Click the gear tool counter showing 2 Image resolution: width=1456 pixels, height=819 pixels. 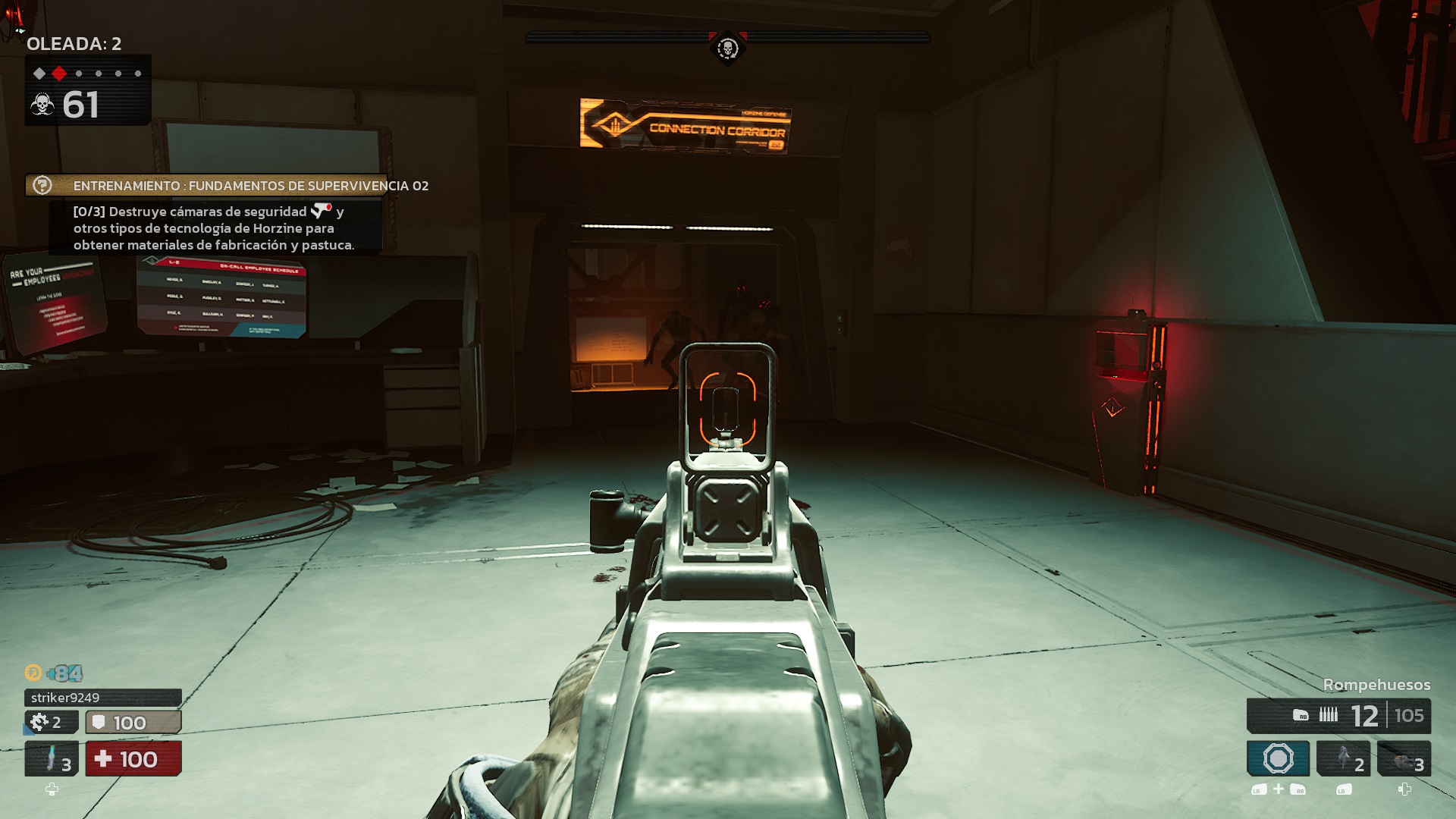[51, 722]
